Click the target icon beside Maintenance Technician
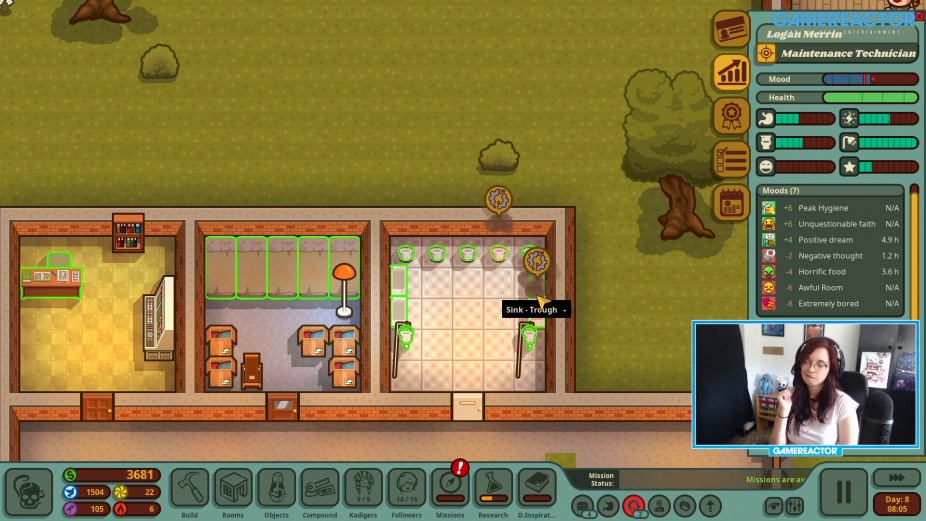 click(766, 53)
